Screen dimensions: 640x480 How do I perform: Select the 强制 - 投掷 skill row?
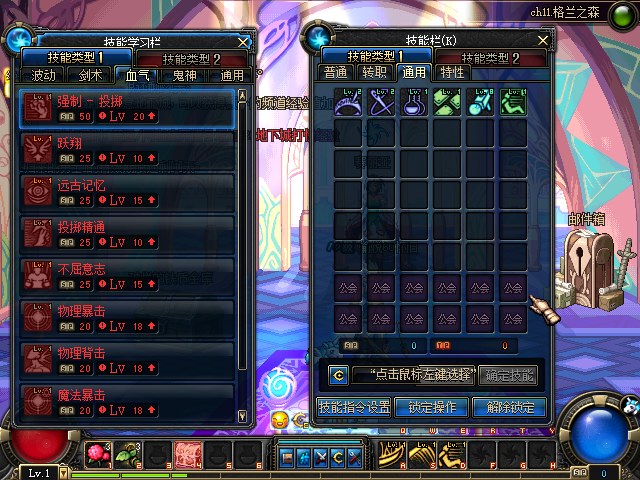pos(127,108)
